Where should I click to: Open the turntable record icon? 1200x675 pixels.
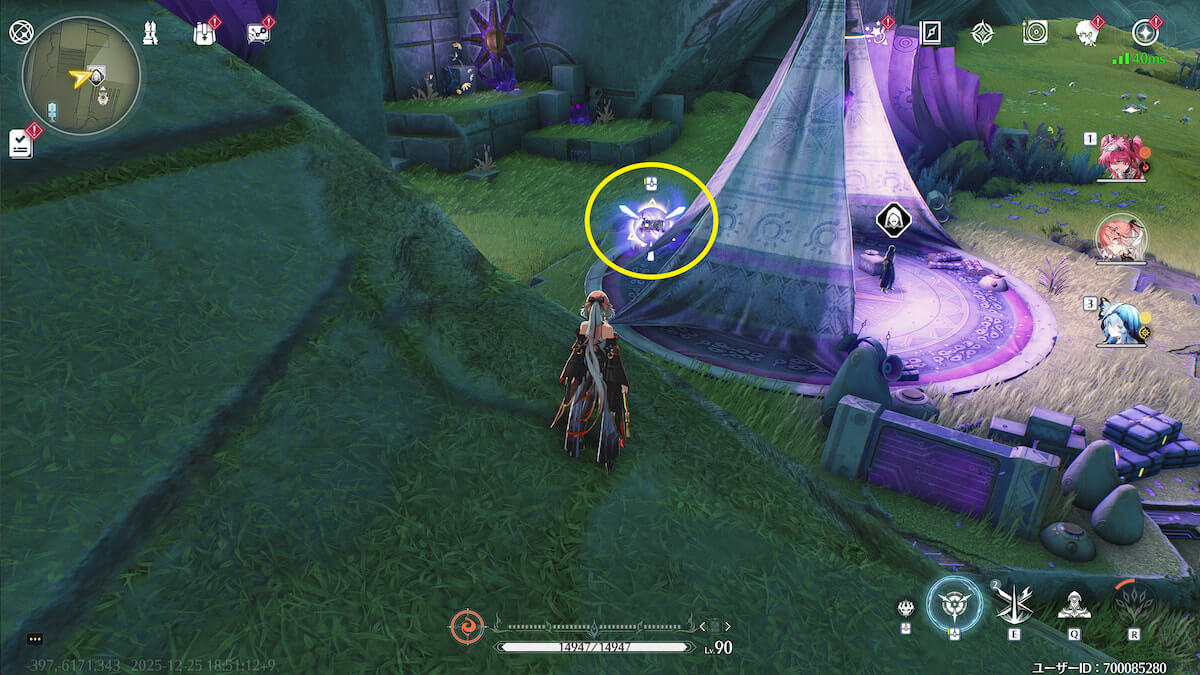point(1035,33)
